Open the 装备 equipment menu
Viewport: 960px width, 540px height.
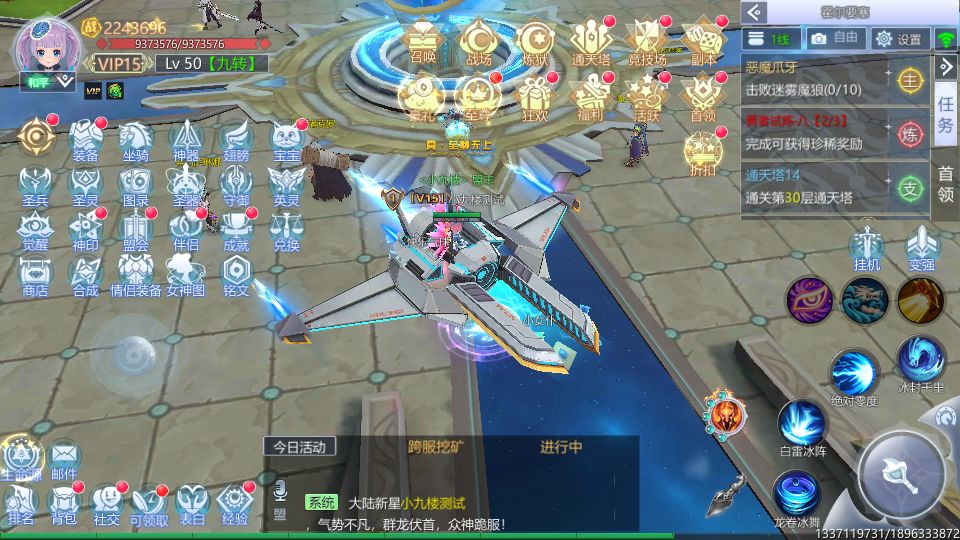point(85,138)
